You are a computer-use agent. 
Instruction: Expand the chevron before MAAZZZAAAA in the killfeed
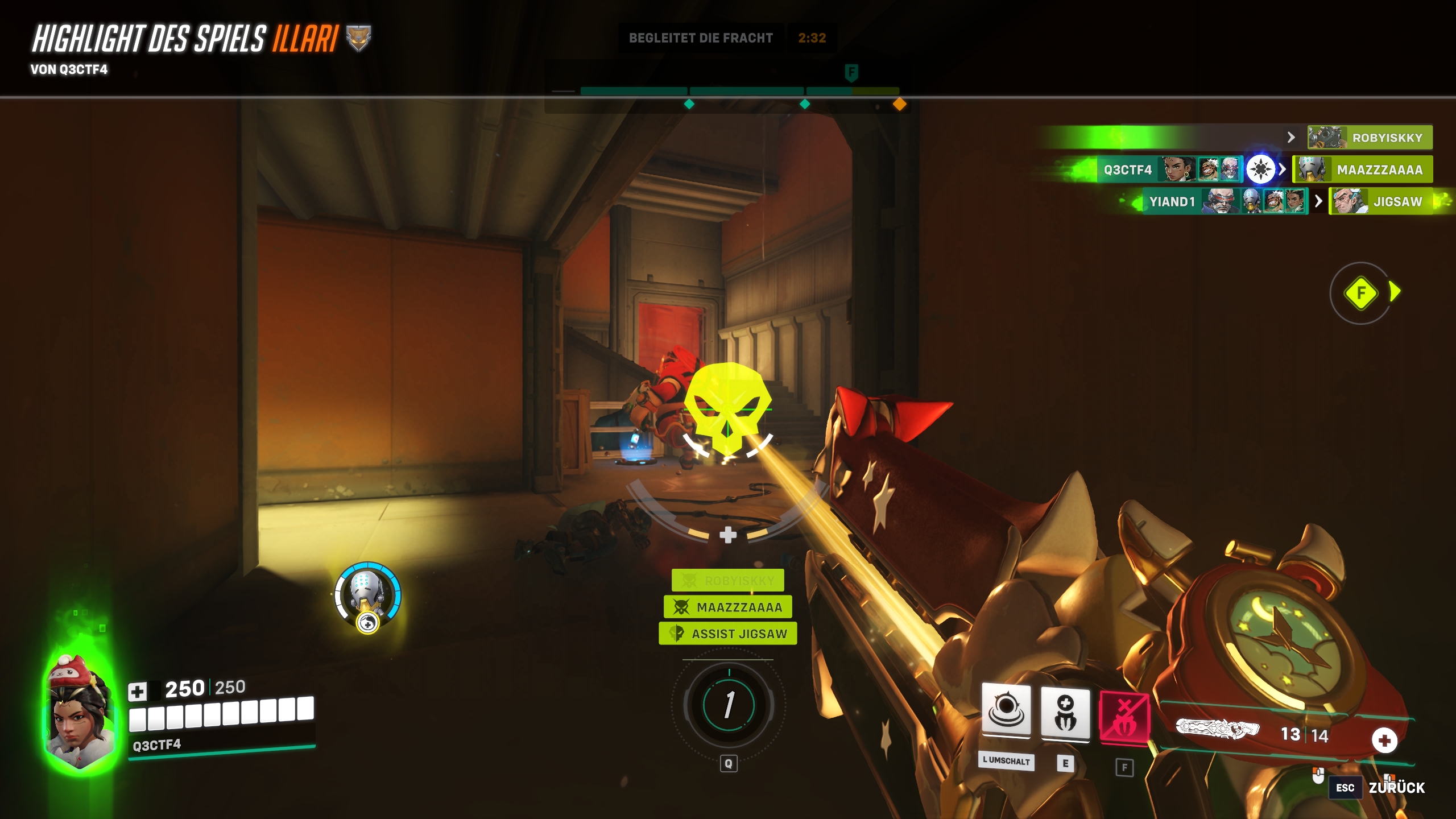coord(1282,169)
